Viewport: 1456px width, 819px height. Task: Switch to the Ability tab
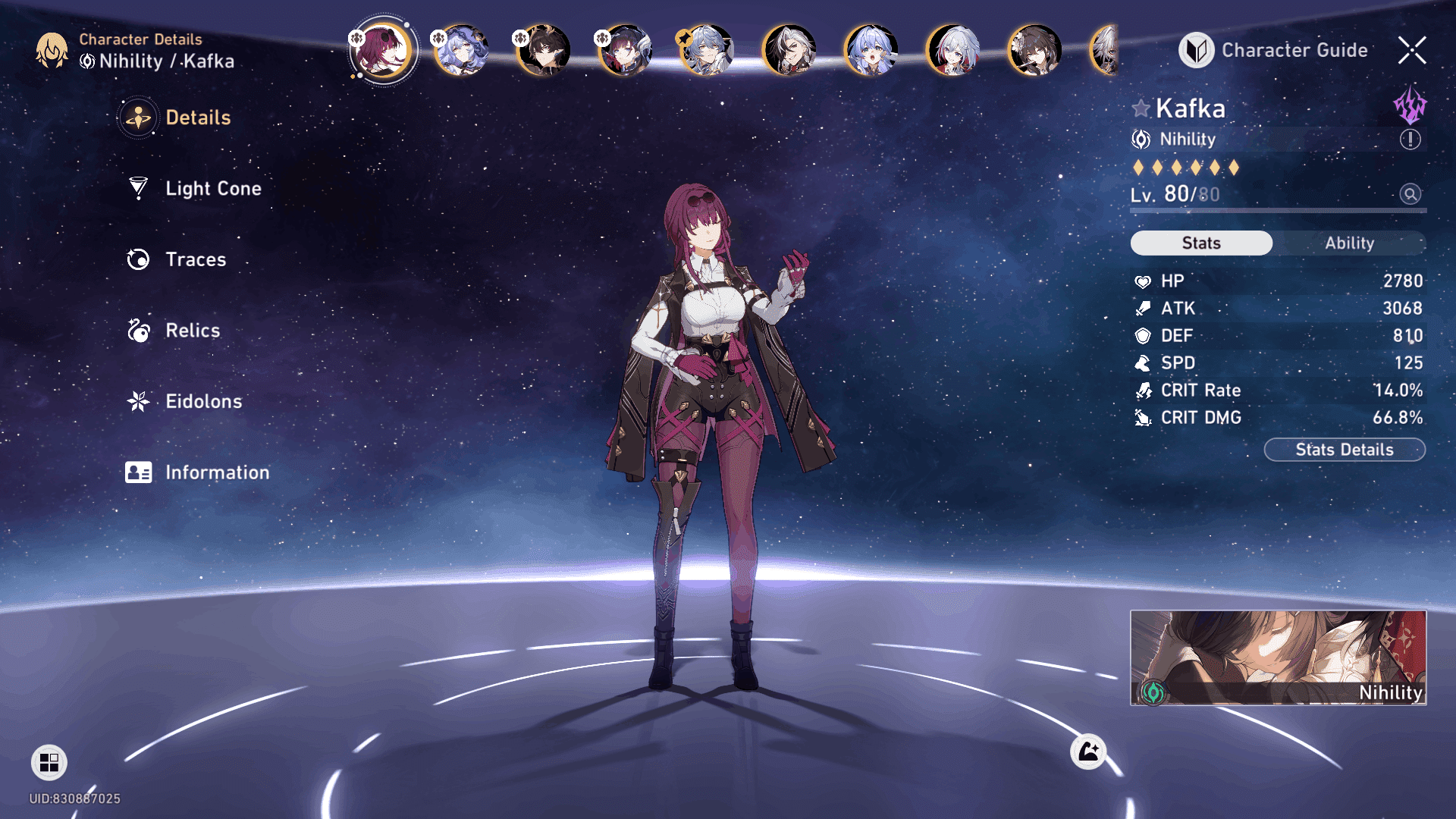click(1349, 243)
